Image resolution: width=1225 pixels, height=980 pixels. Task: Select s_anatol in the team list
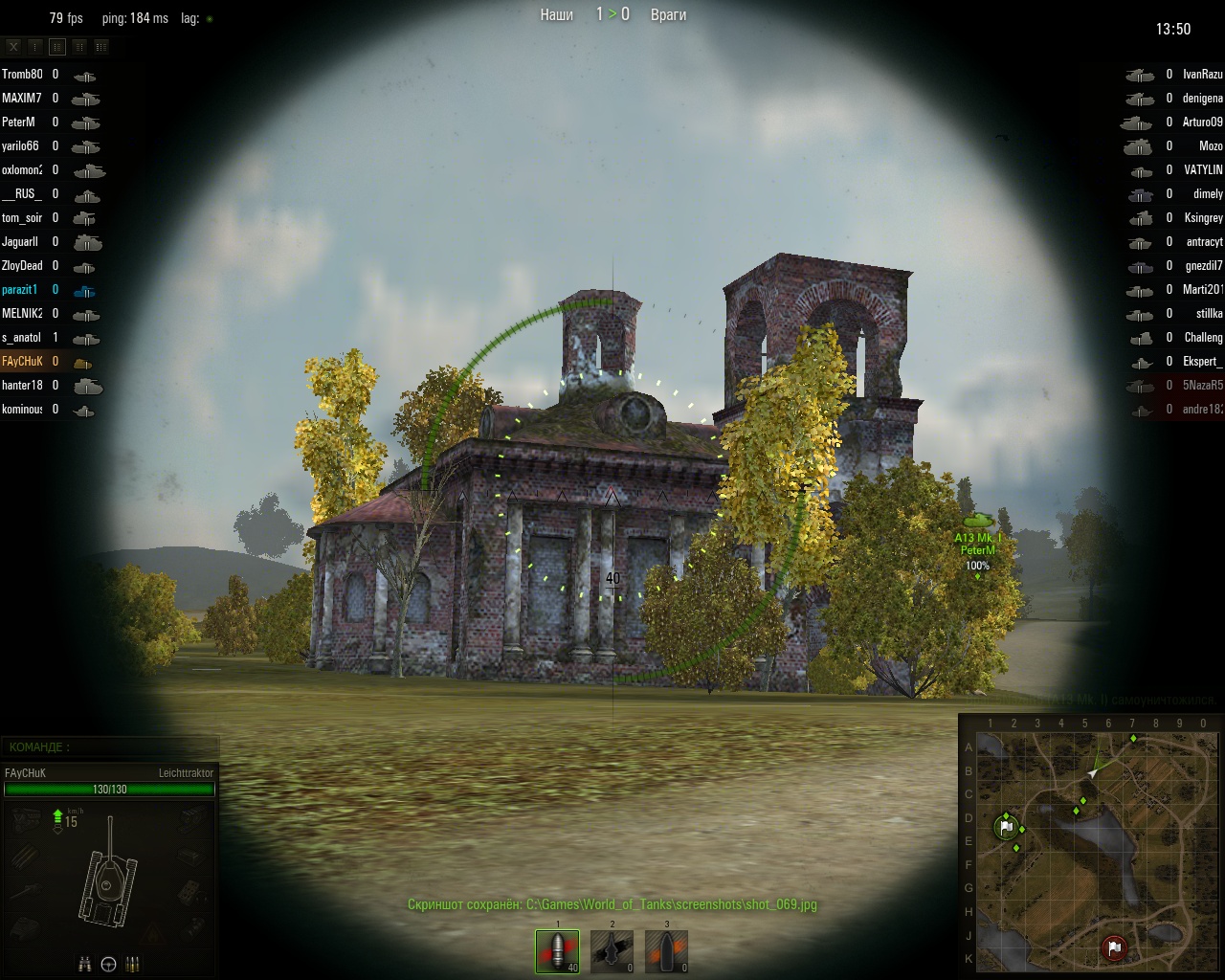(x=21, y=337)
